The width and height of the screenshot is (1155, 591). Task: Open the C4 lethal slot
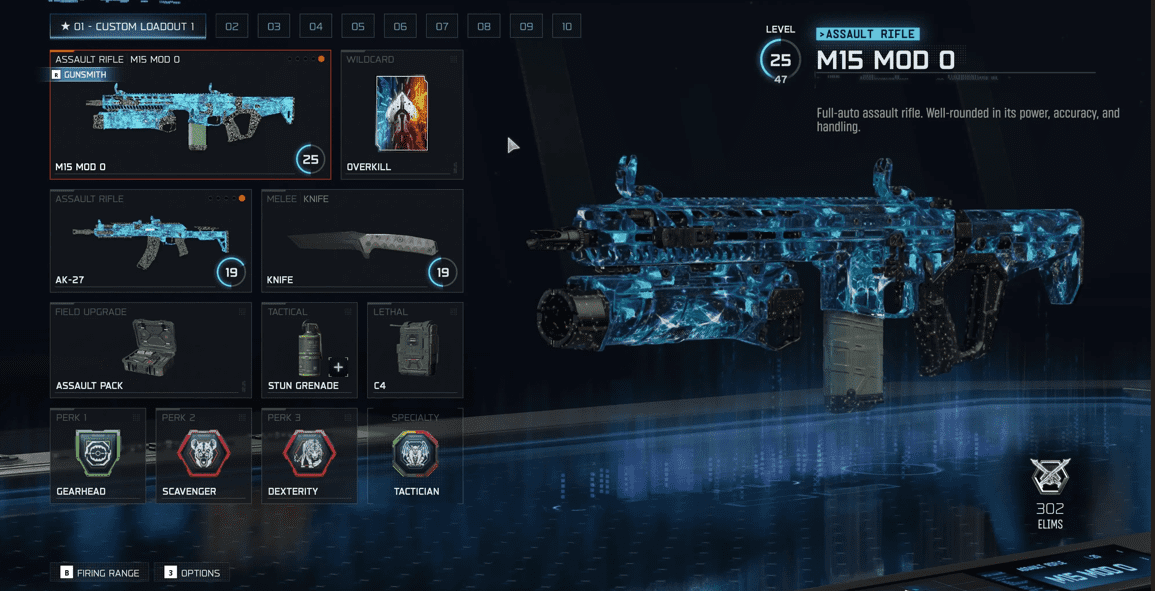tap(415, 350)
